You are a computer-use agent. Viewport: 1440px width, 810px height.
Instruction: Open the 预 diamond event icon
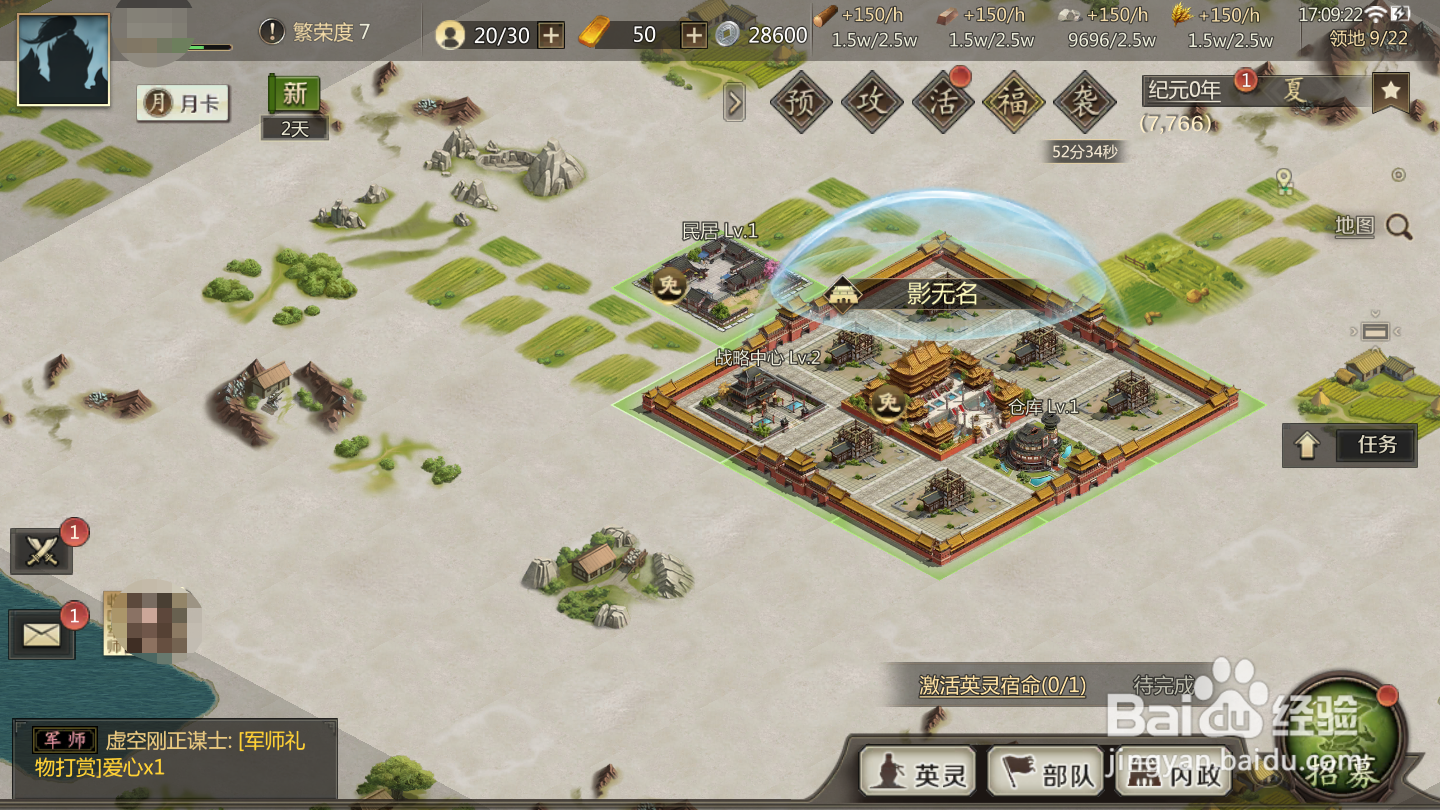point(801,102)
